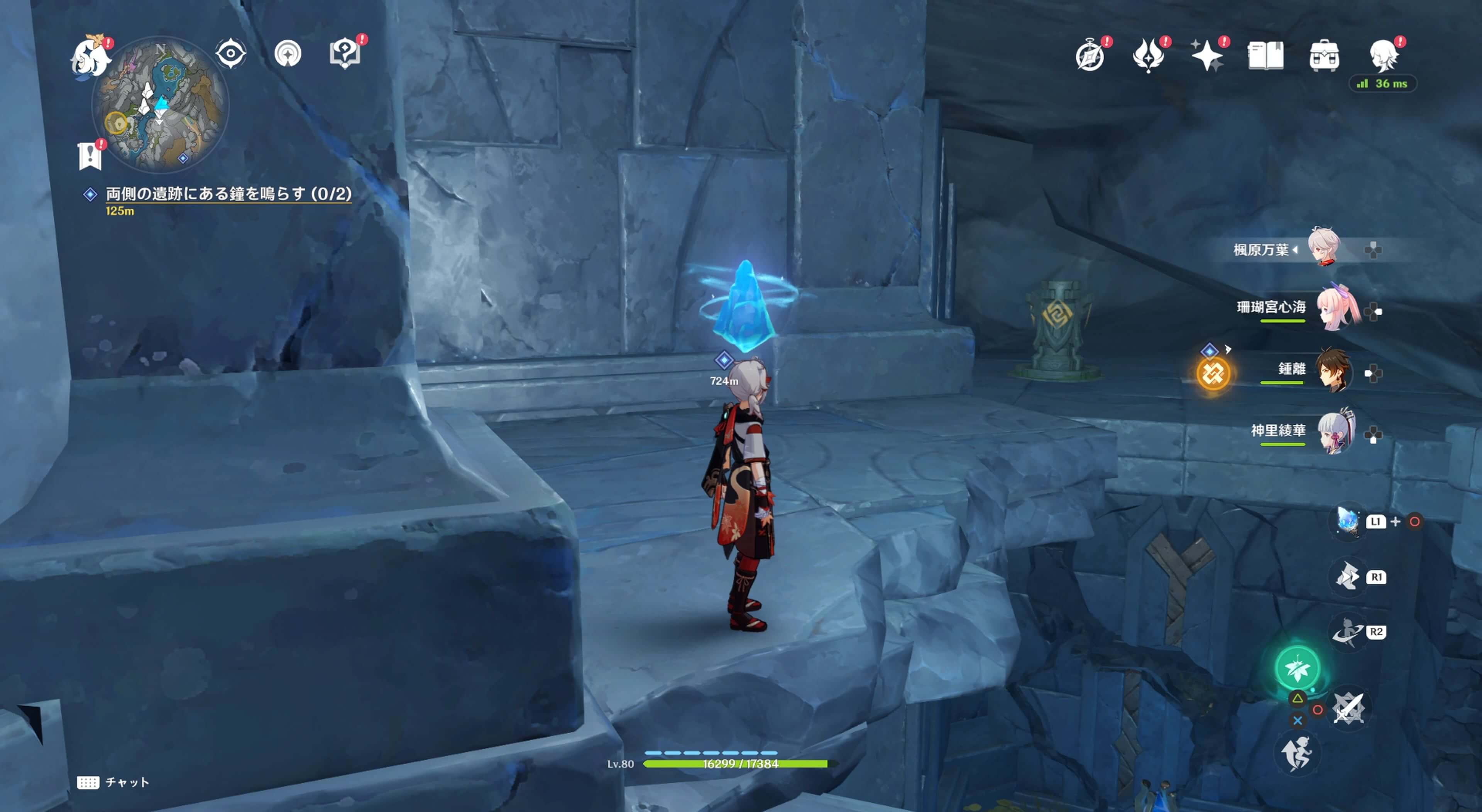Click the quest bookmark icon with alert

coord(90,156)
